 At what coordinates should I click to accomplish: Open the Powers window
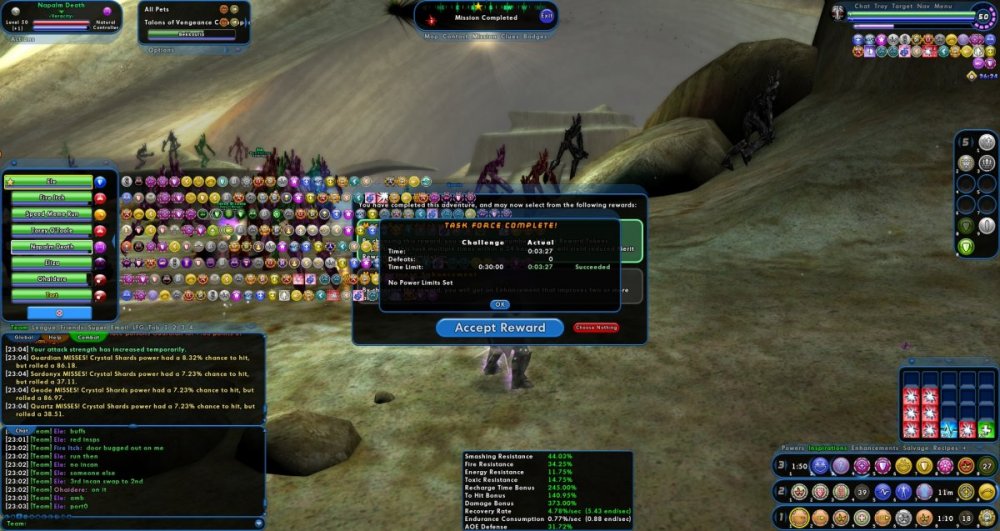pos(792,448)
